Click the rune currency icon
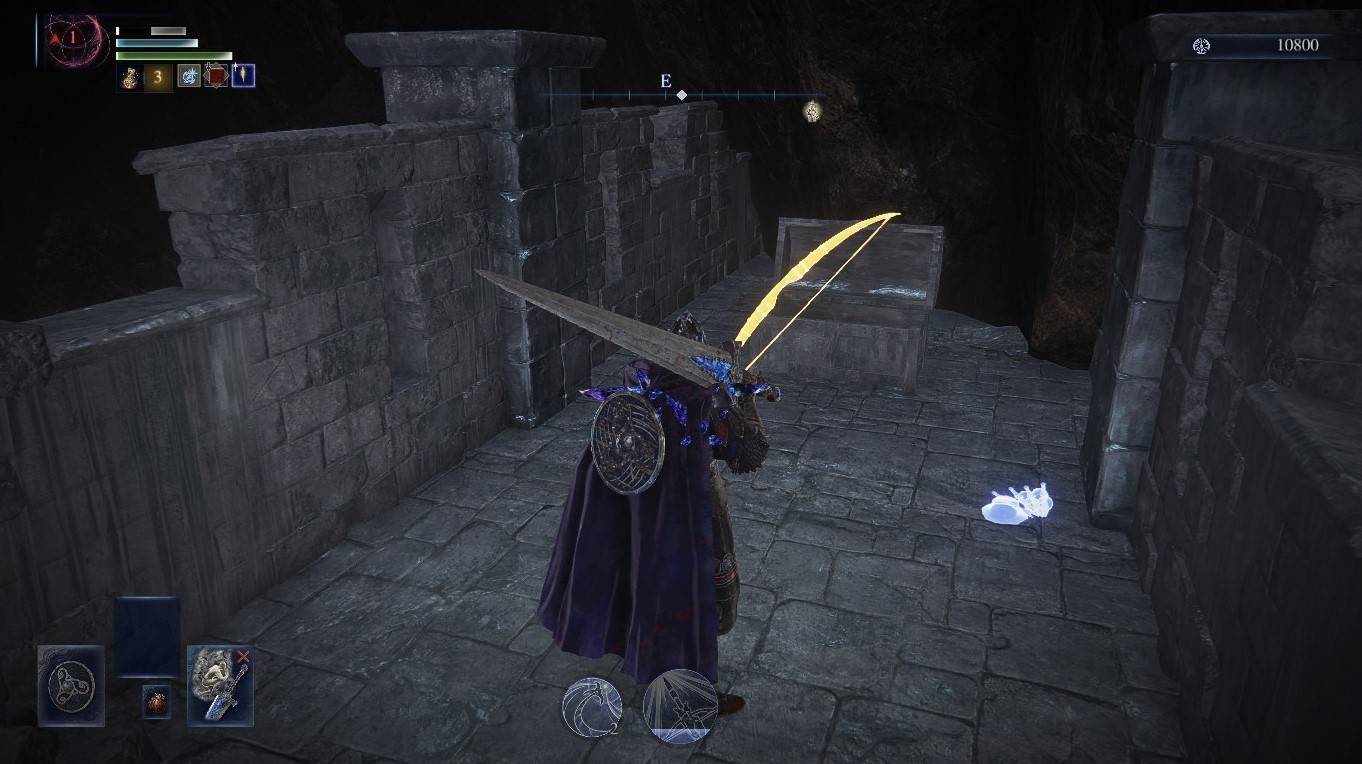 [x=1202, y=46]
